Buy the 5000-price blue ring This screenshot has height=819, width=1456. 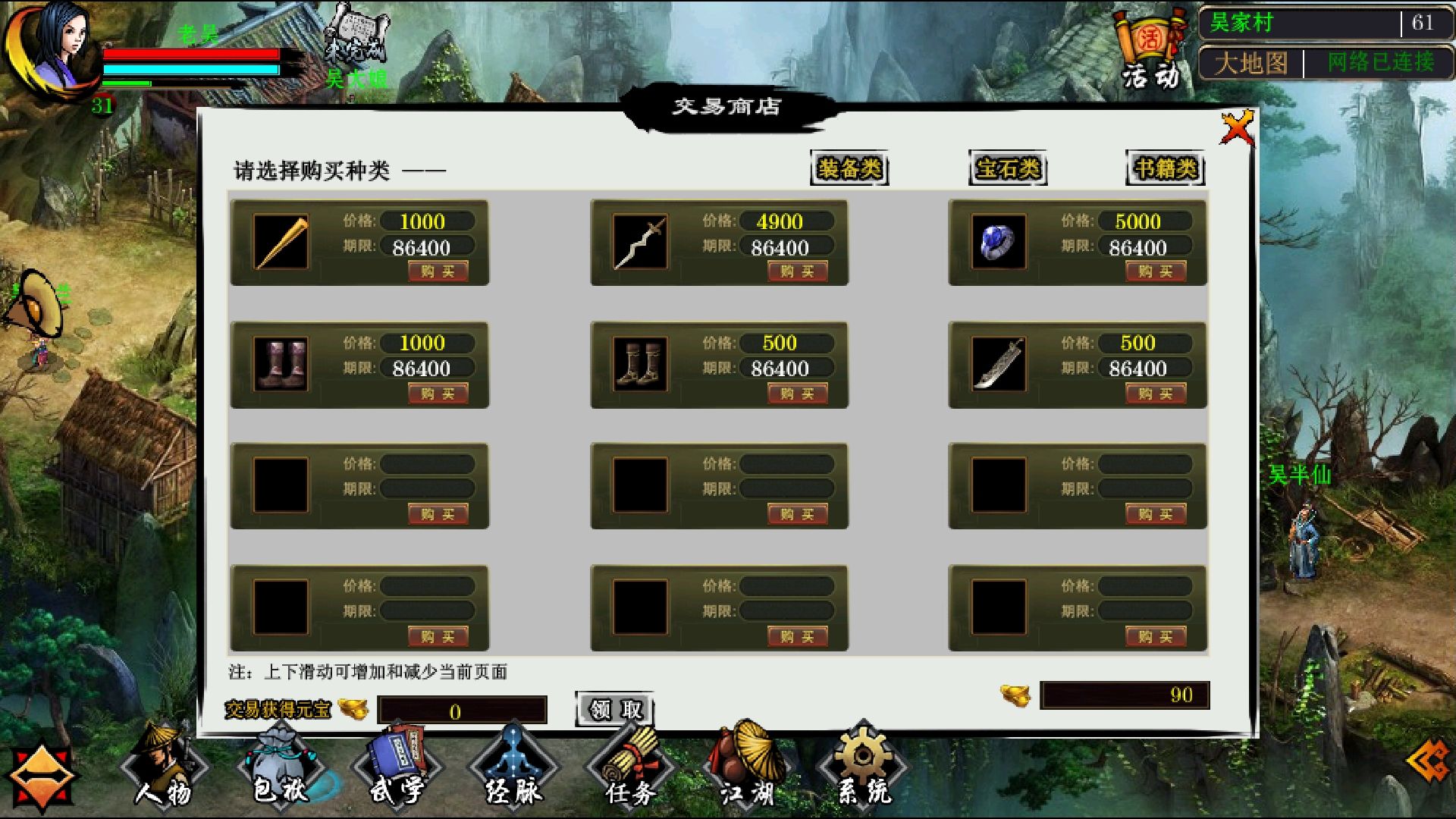pos(1156,271)
